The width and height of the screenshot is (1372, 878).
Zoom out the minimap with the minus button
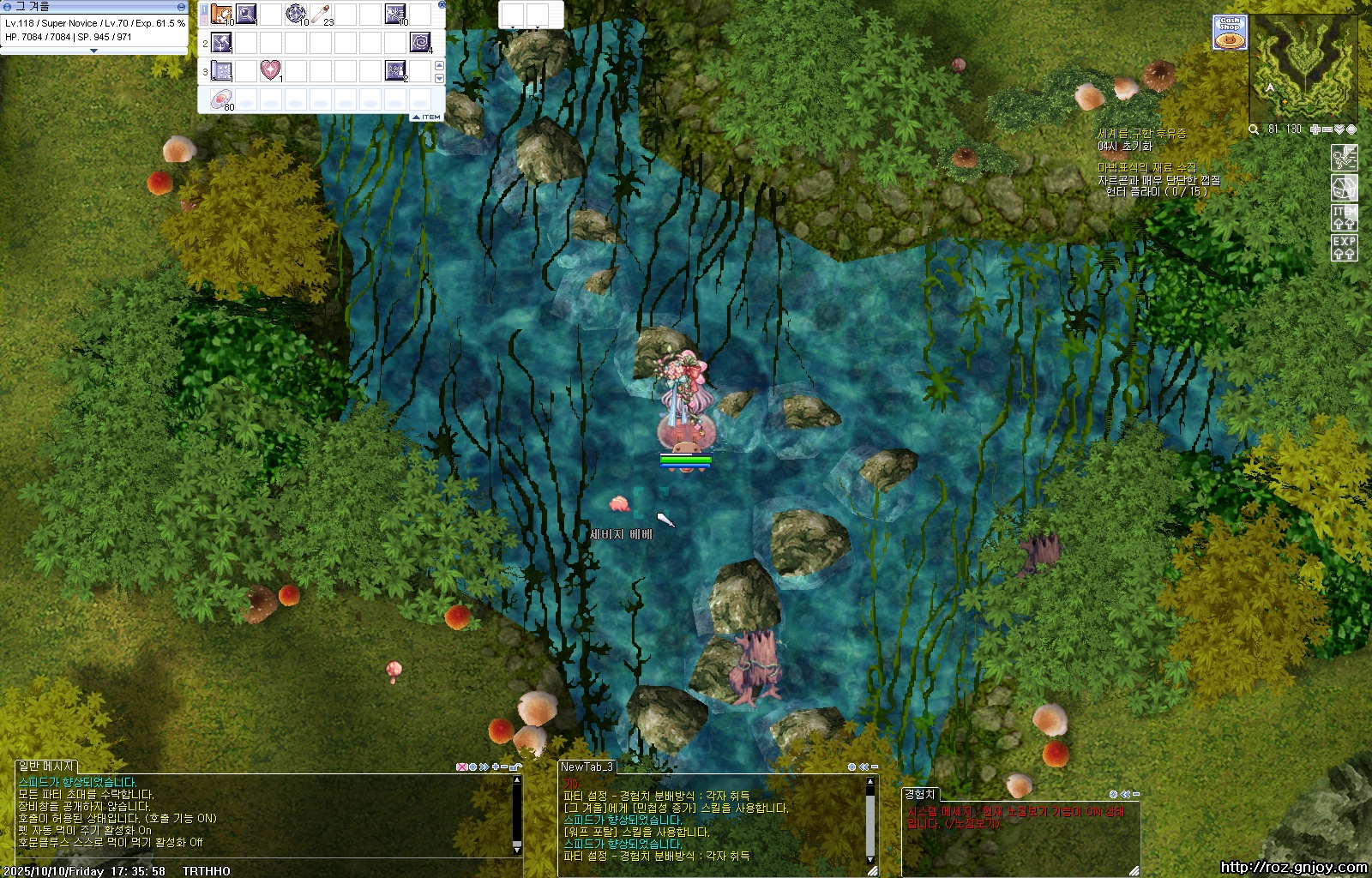(1327, 129)
